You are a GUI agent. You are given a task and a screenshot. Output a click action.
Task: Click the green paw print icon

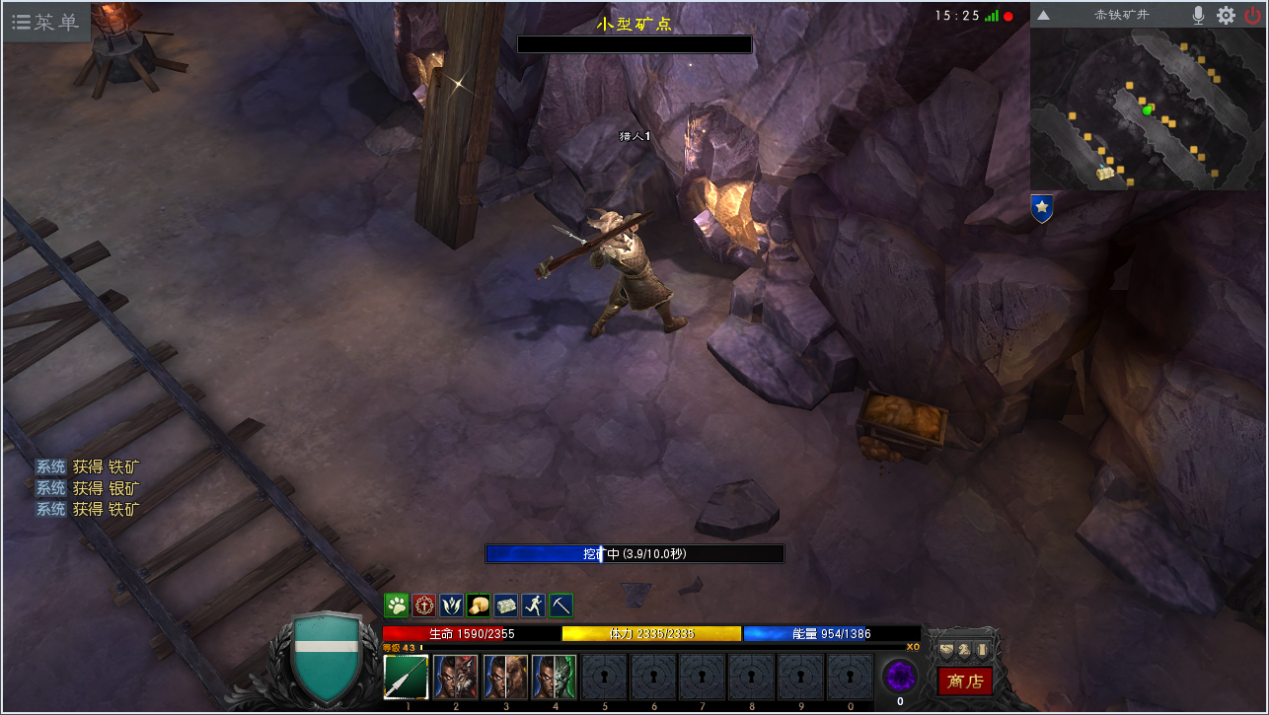[x=396, y=605]
